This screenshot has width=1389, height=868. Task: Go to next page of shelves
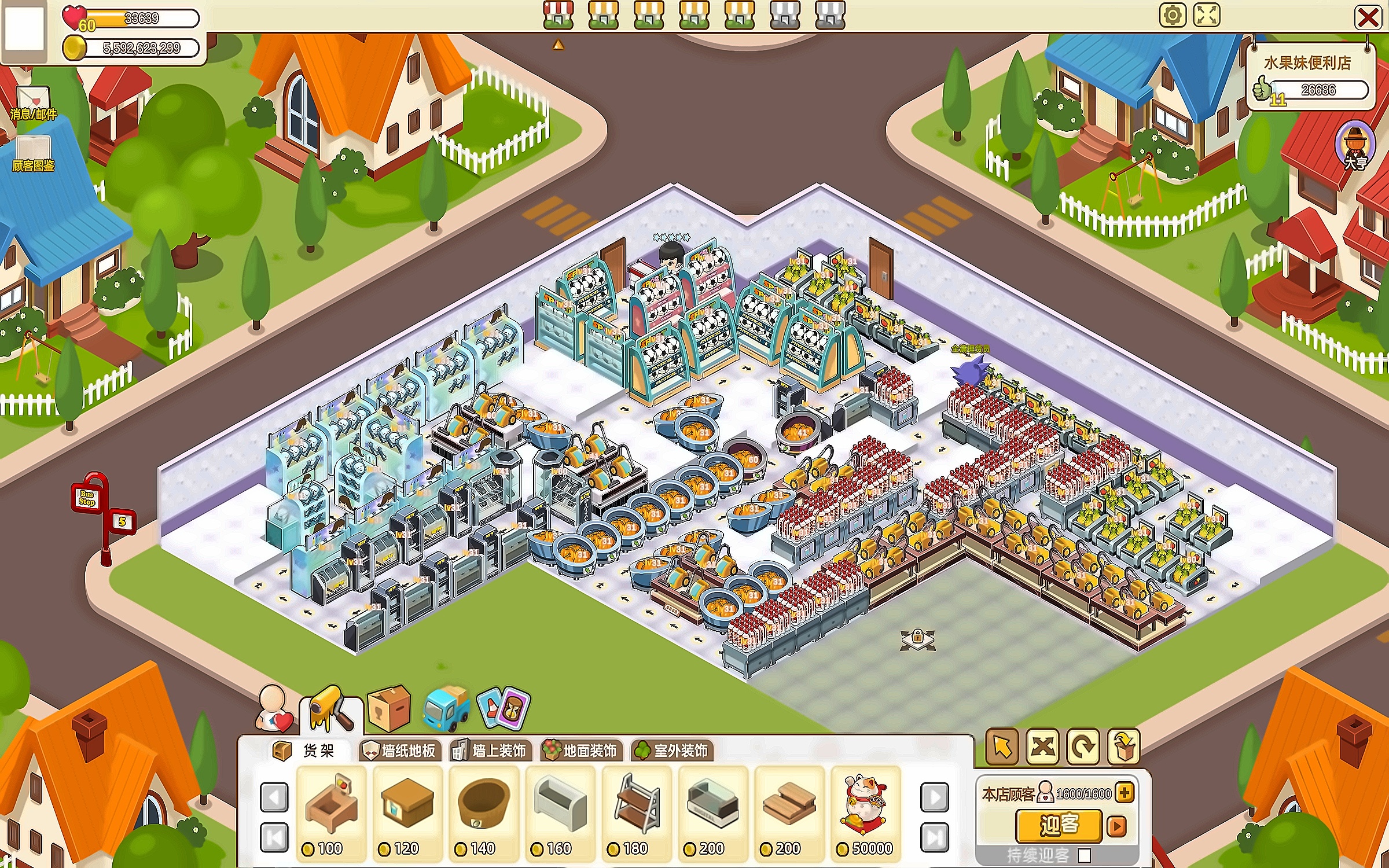934,797
